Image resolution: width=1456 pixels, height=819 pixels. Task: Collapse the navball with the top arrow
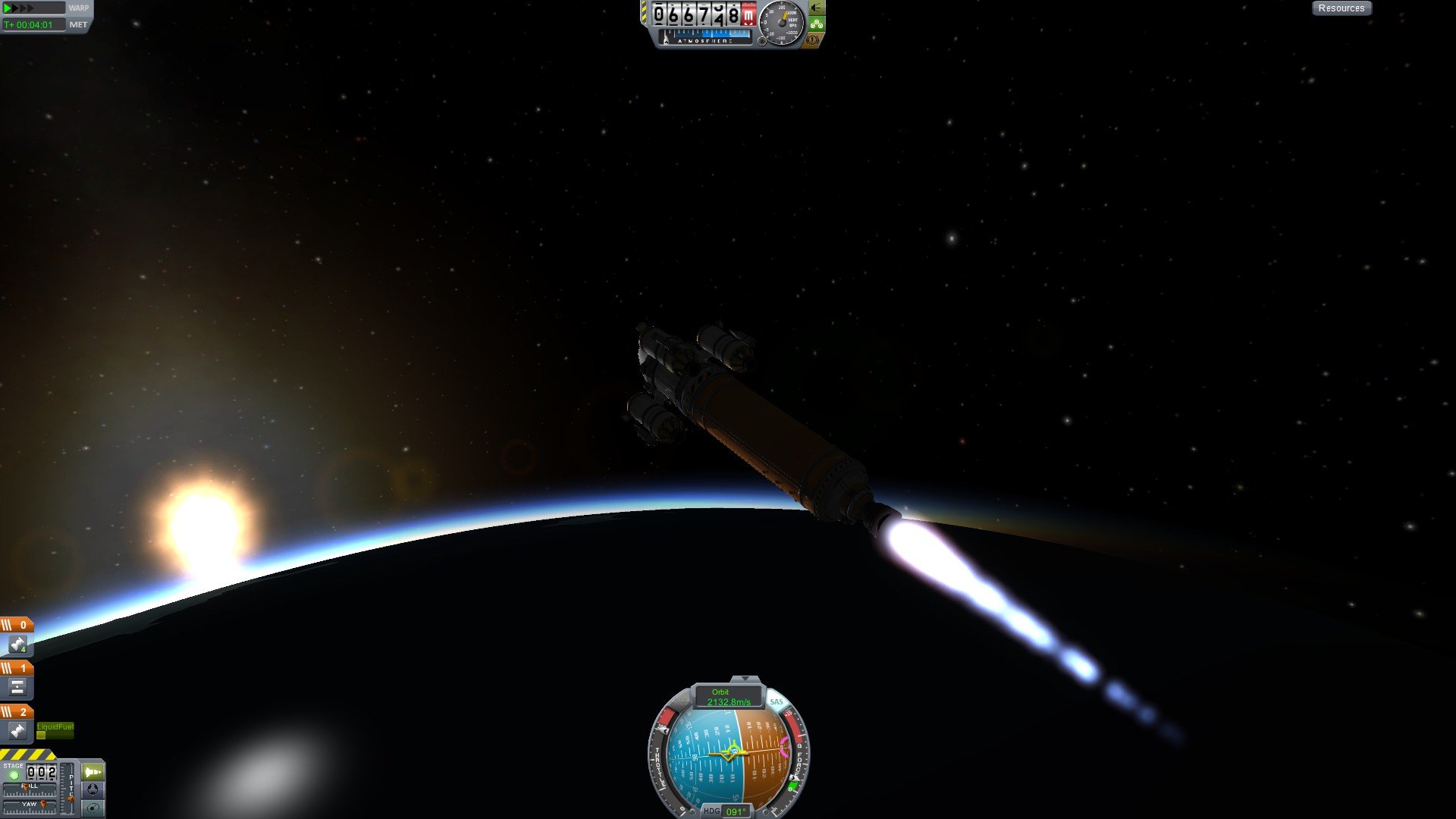[x=745, y=679]
